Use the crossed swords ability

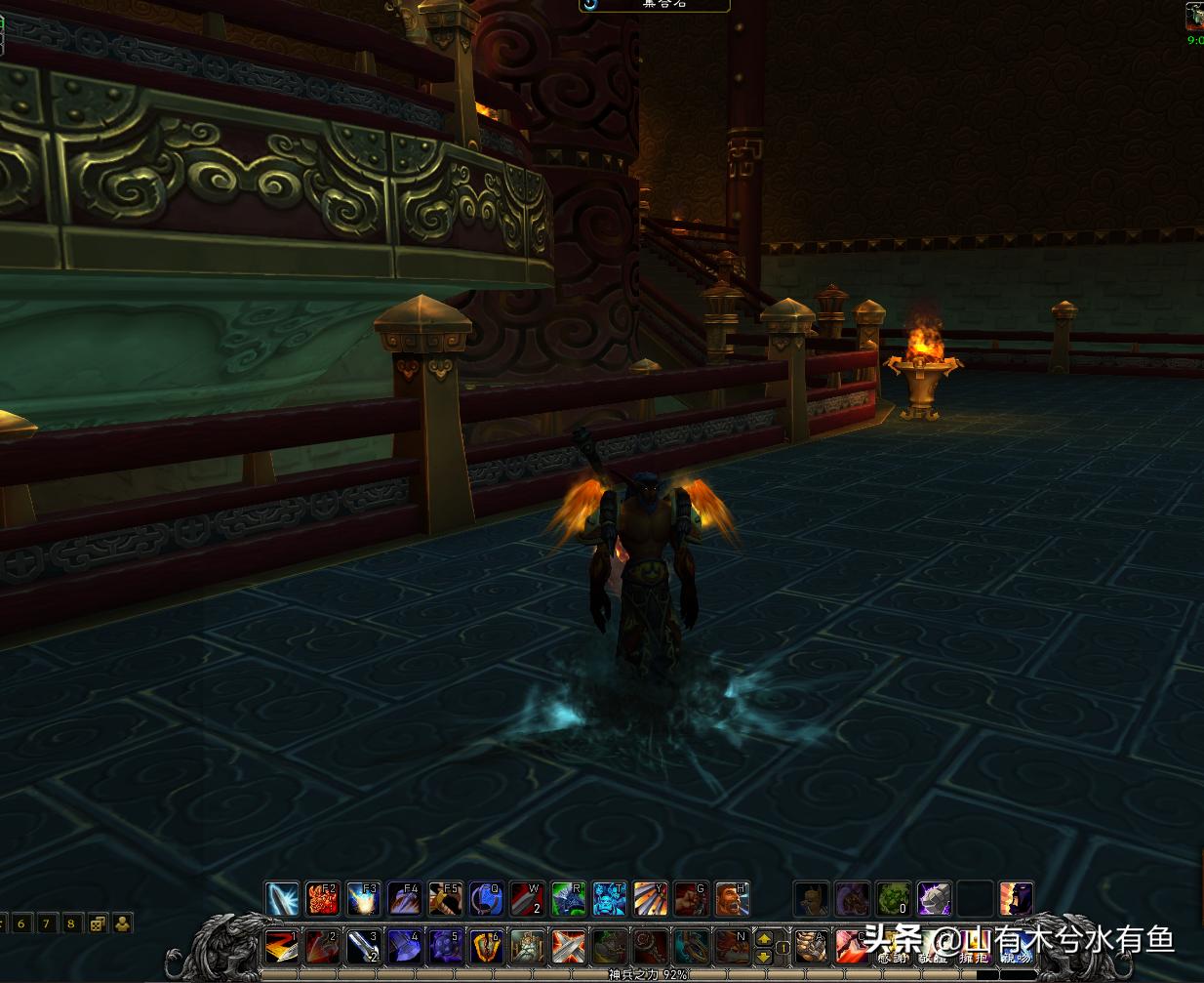point(569,946)
